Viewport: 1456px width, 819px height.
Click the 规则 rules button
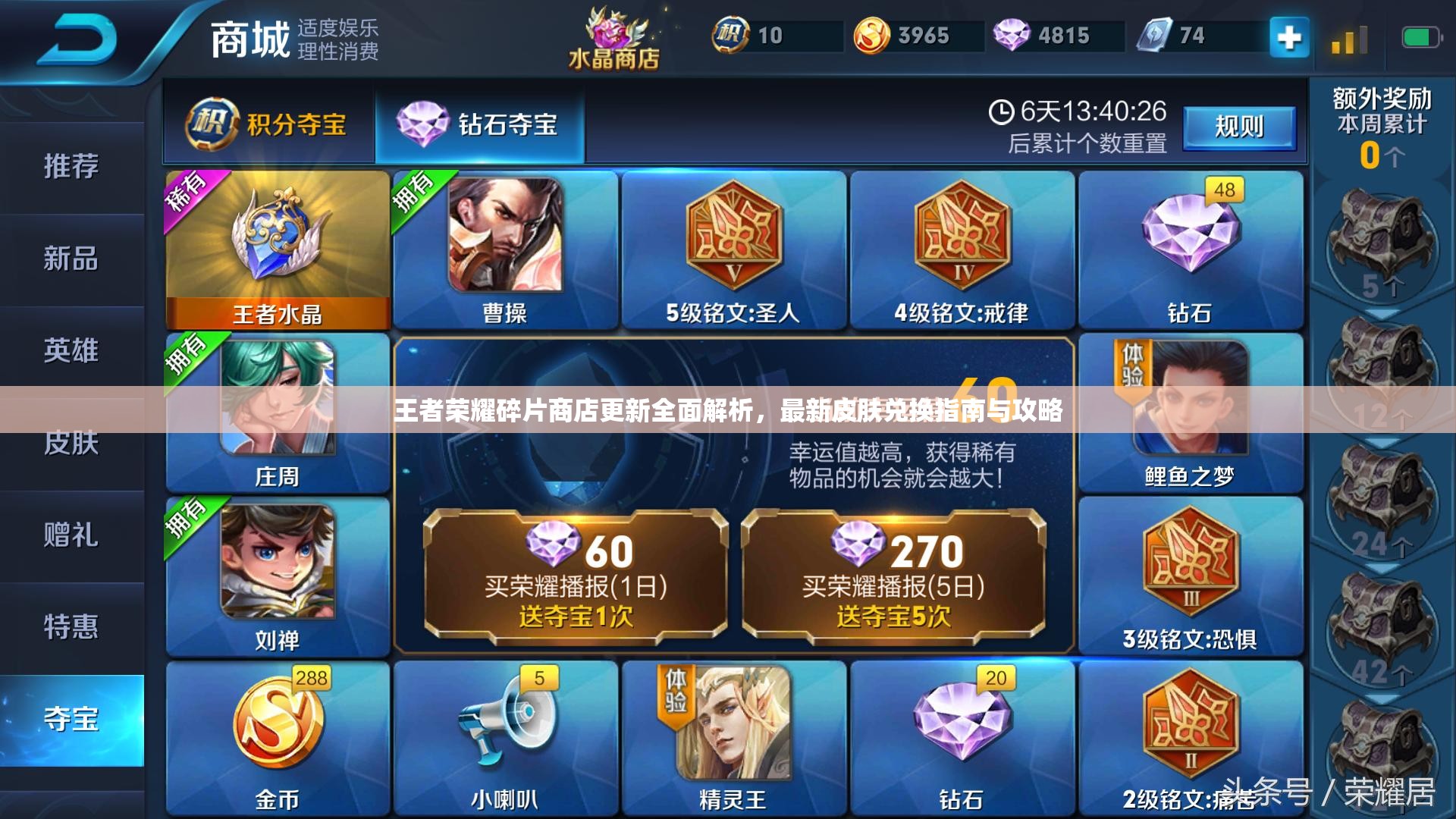coord(1240,127)
